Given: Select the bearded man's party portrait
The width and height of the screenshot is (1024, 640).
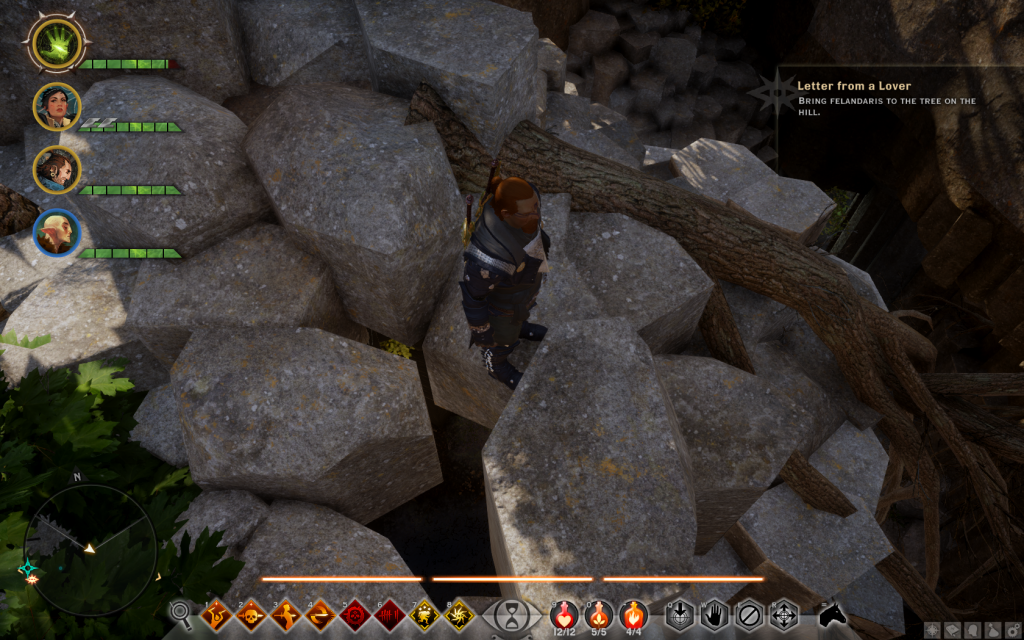Looking at the screenshot, I should [x=57, y=169].
